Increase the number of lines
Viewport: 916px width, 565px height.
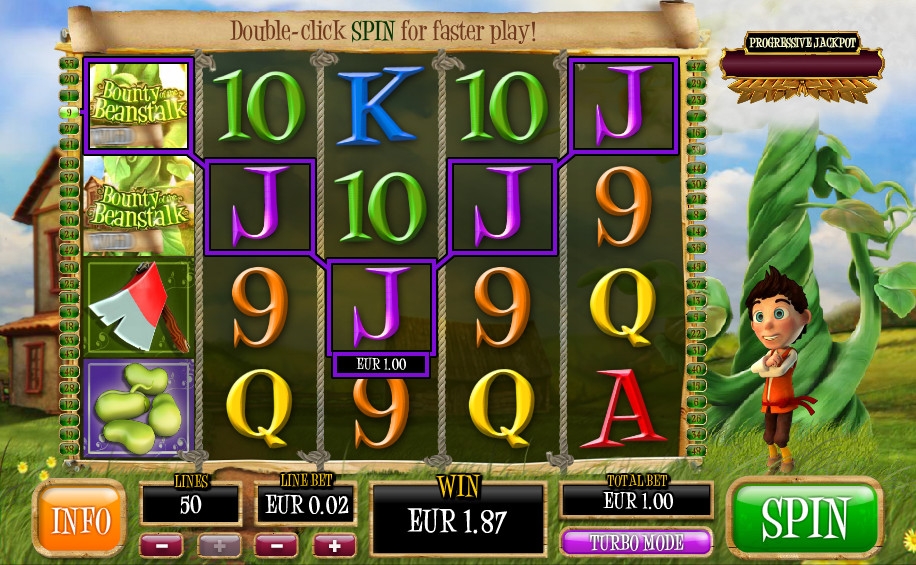(218, 546)
